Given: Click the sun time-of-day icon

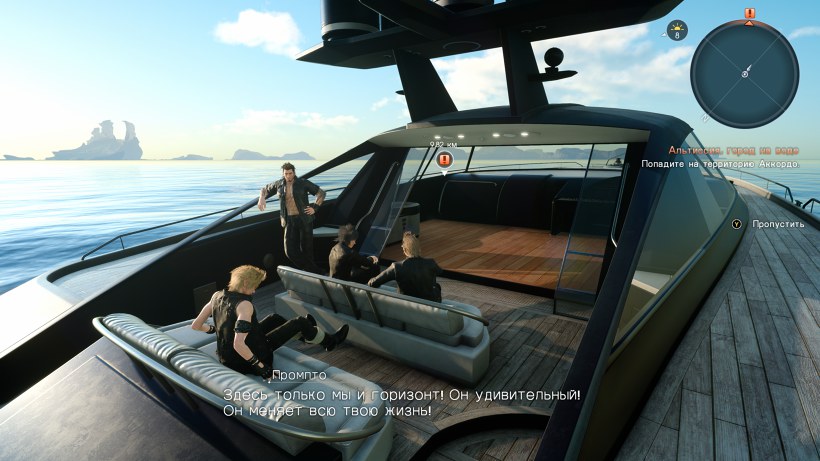Looking at the screenshot, I should click(677, 27).
